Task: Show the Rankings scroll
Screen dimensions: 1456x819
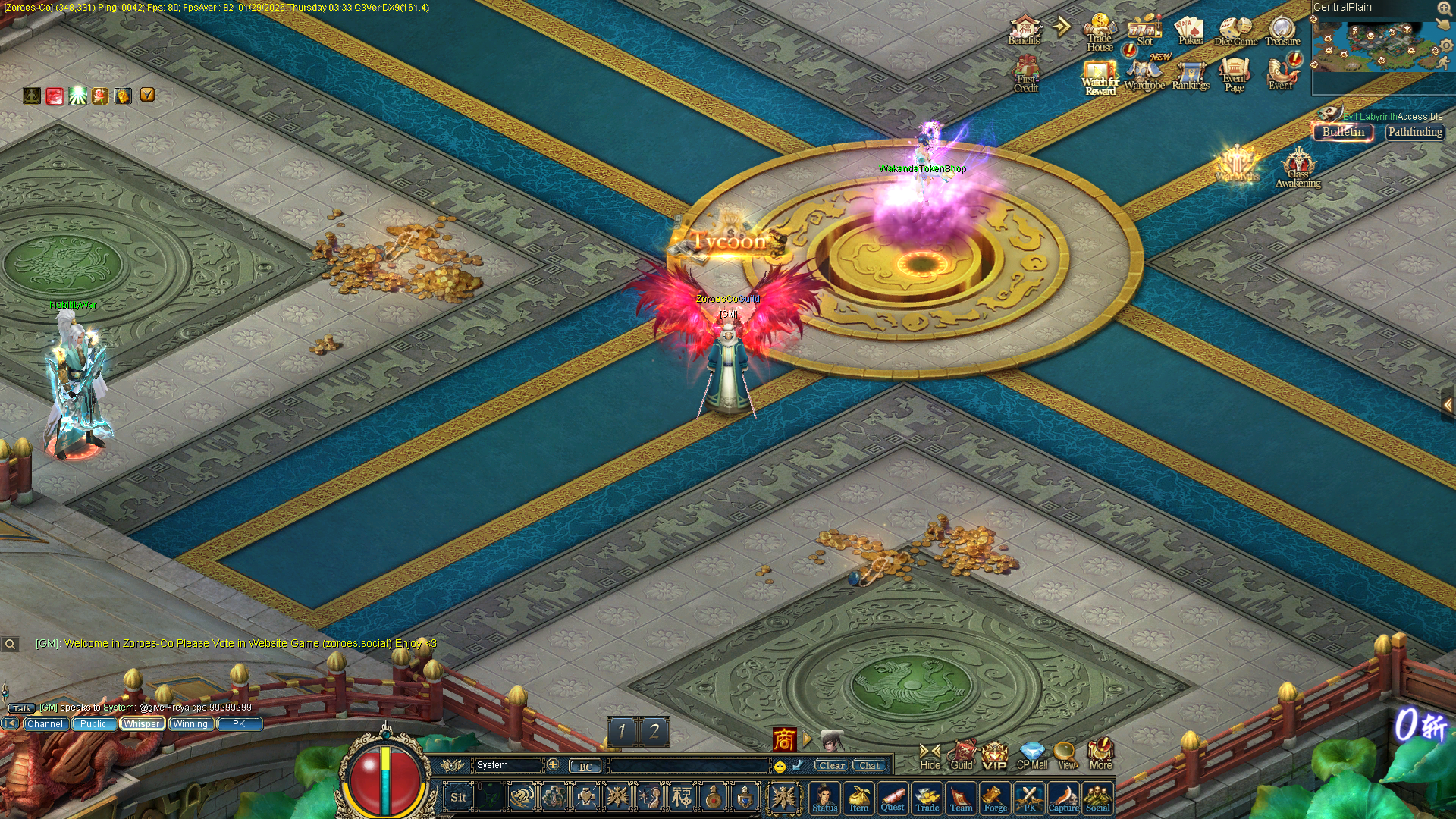Action: pos(1191,76)
